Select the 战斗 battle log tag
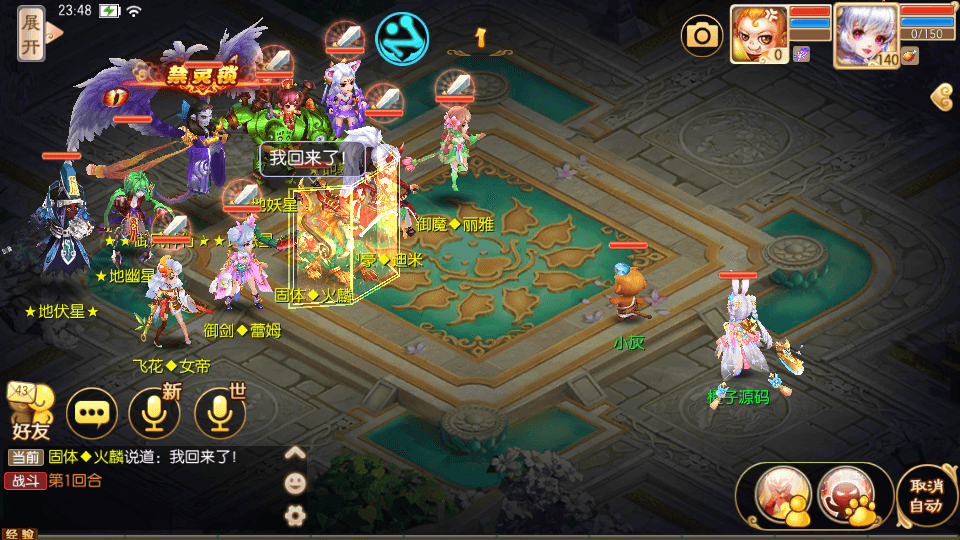The height and width of the screenshot is (540, 960). tap(26, 480)
